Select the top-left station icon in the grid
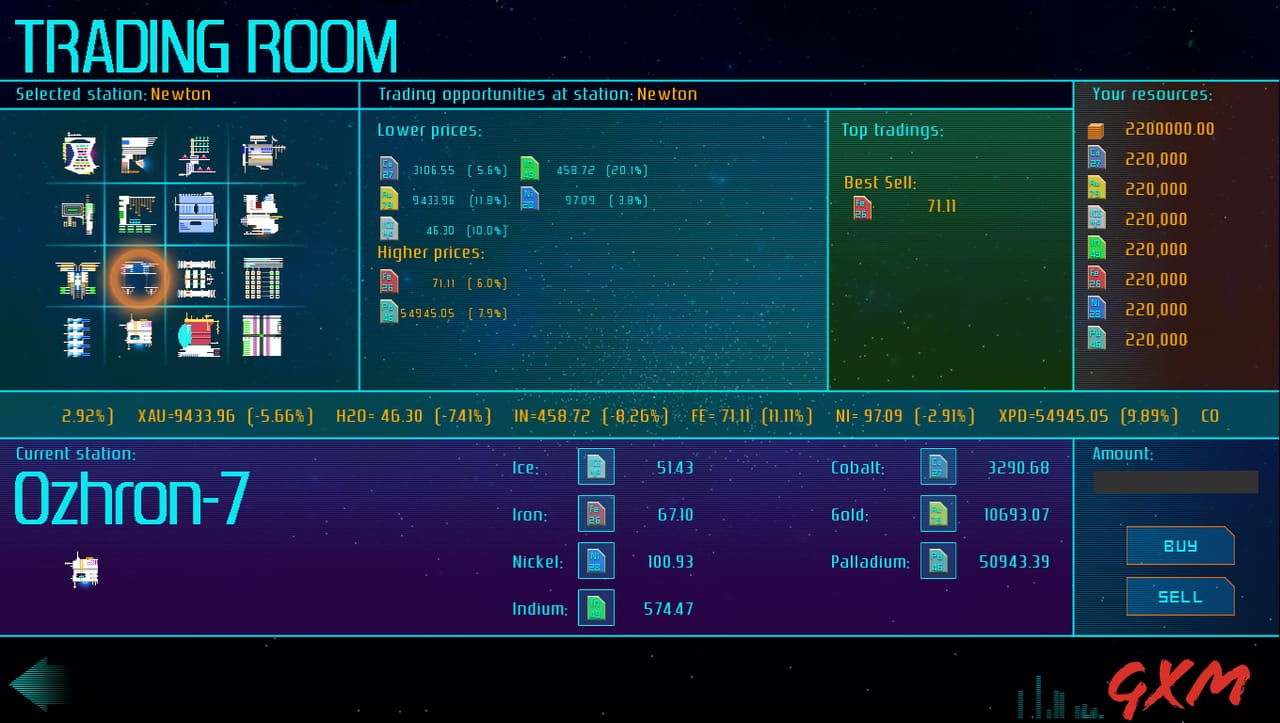1280x723 pixels. coord(77,154)
